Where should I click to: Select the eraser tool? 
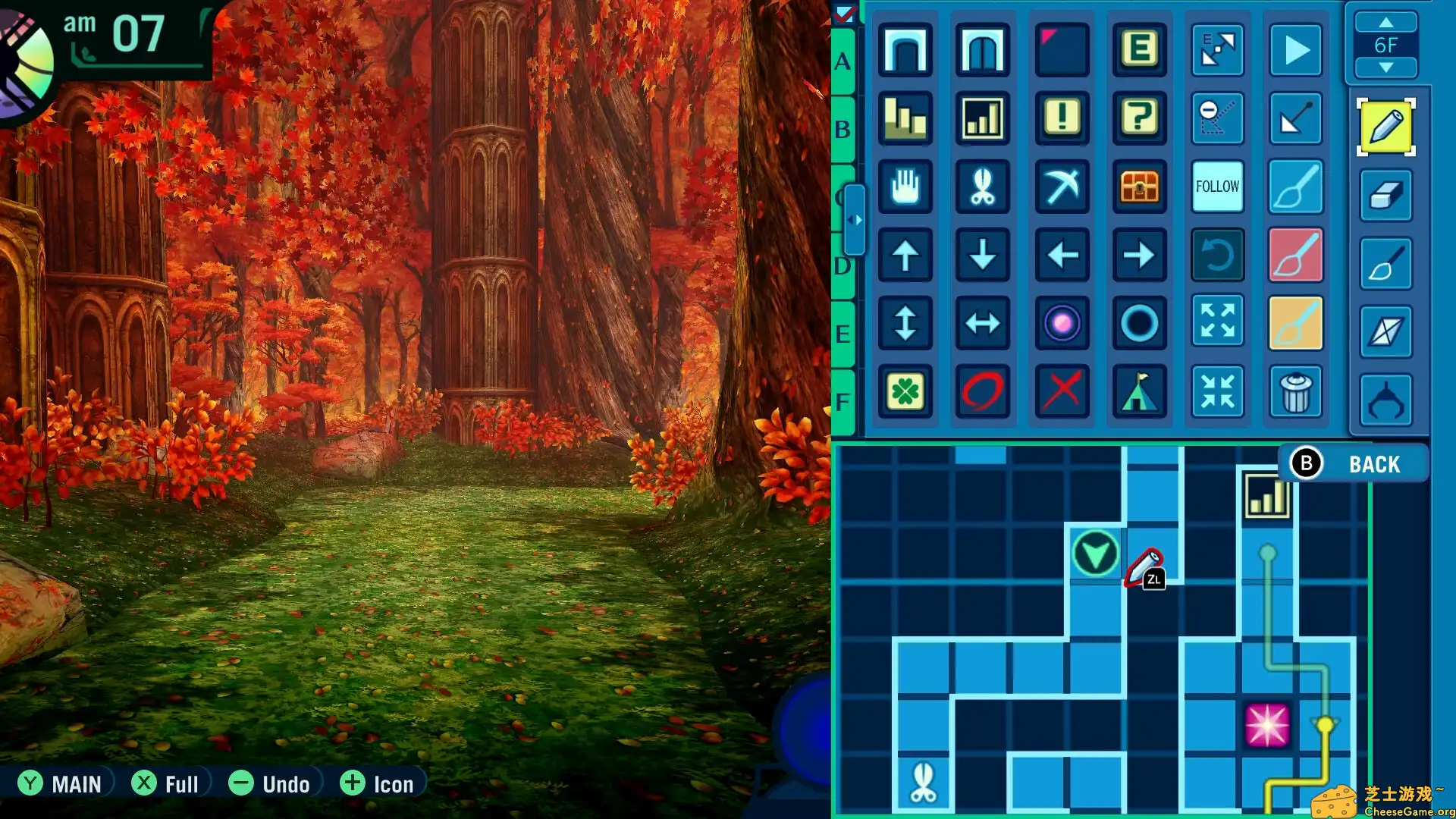click(x=1385, y=195)
